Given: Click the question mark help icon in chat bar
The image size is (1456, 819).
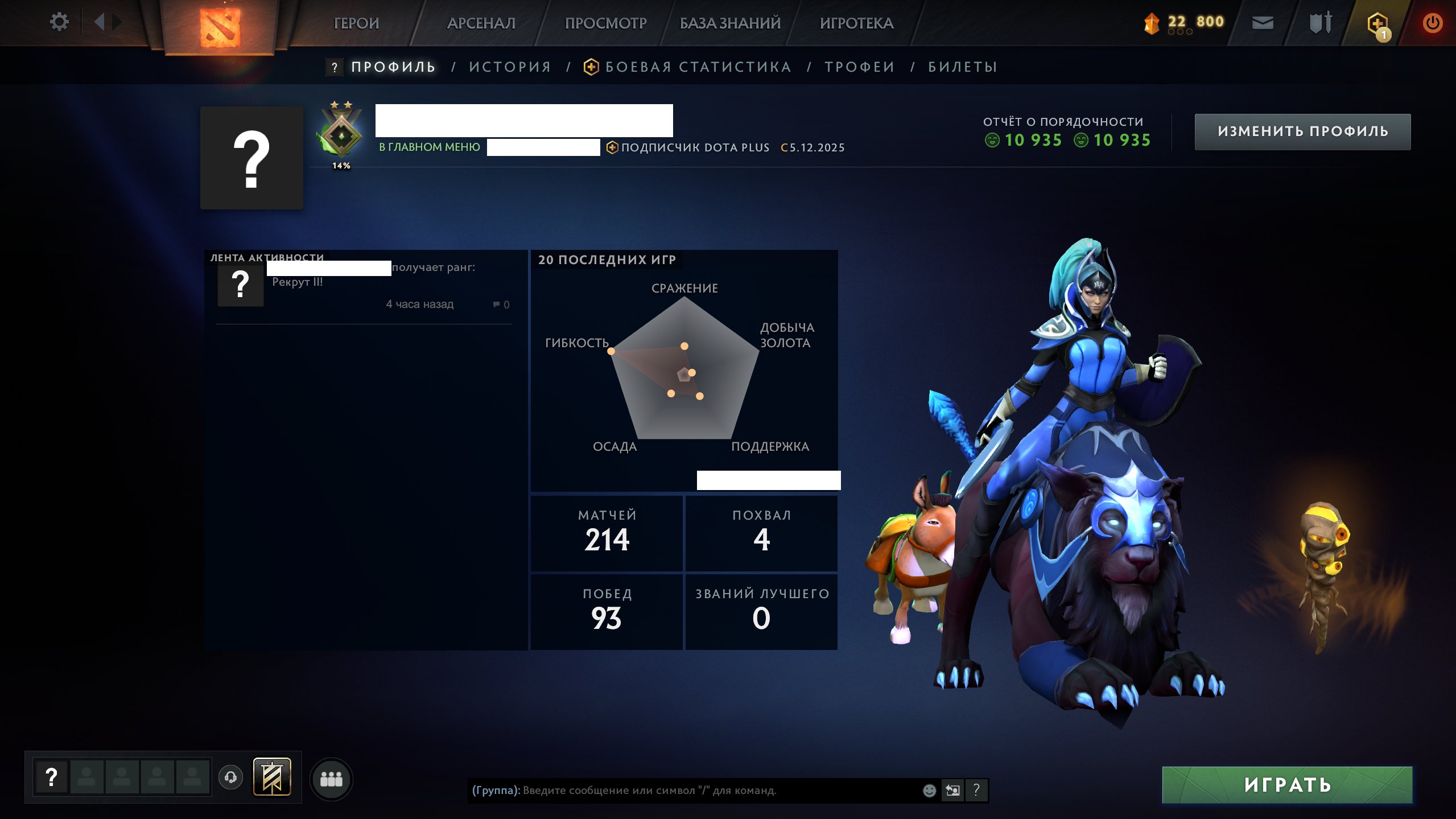Looking at the screenshot, I should (x=977, y=790).
